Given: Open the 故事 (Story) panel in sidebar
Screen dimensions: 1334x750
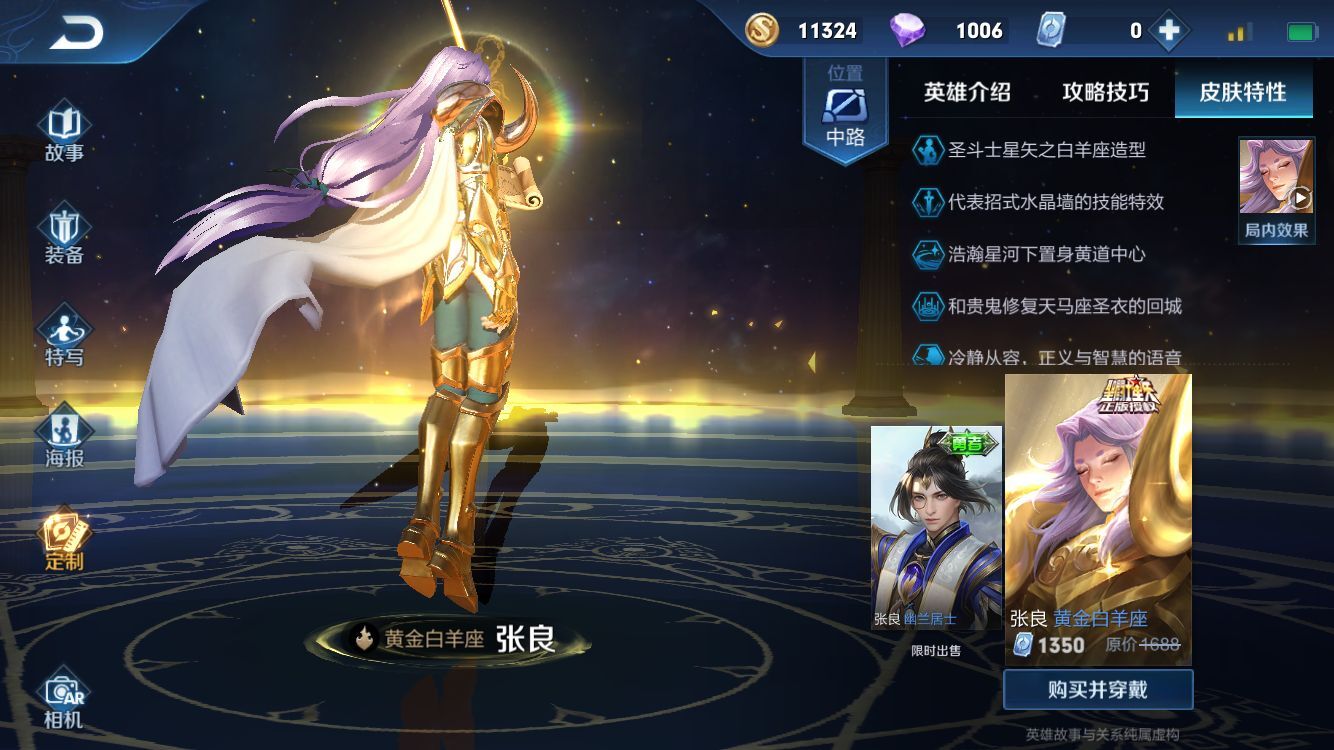Looking at the screenshot, I should (x=62, y=135).
